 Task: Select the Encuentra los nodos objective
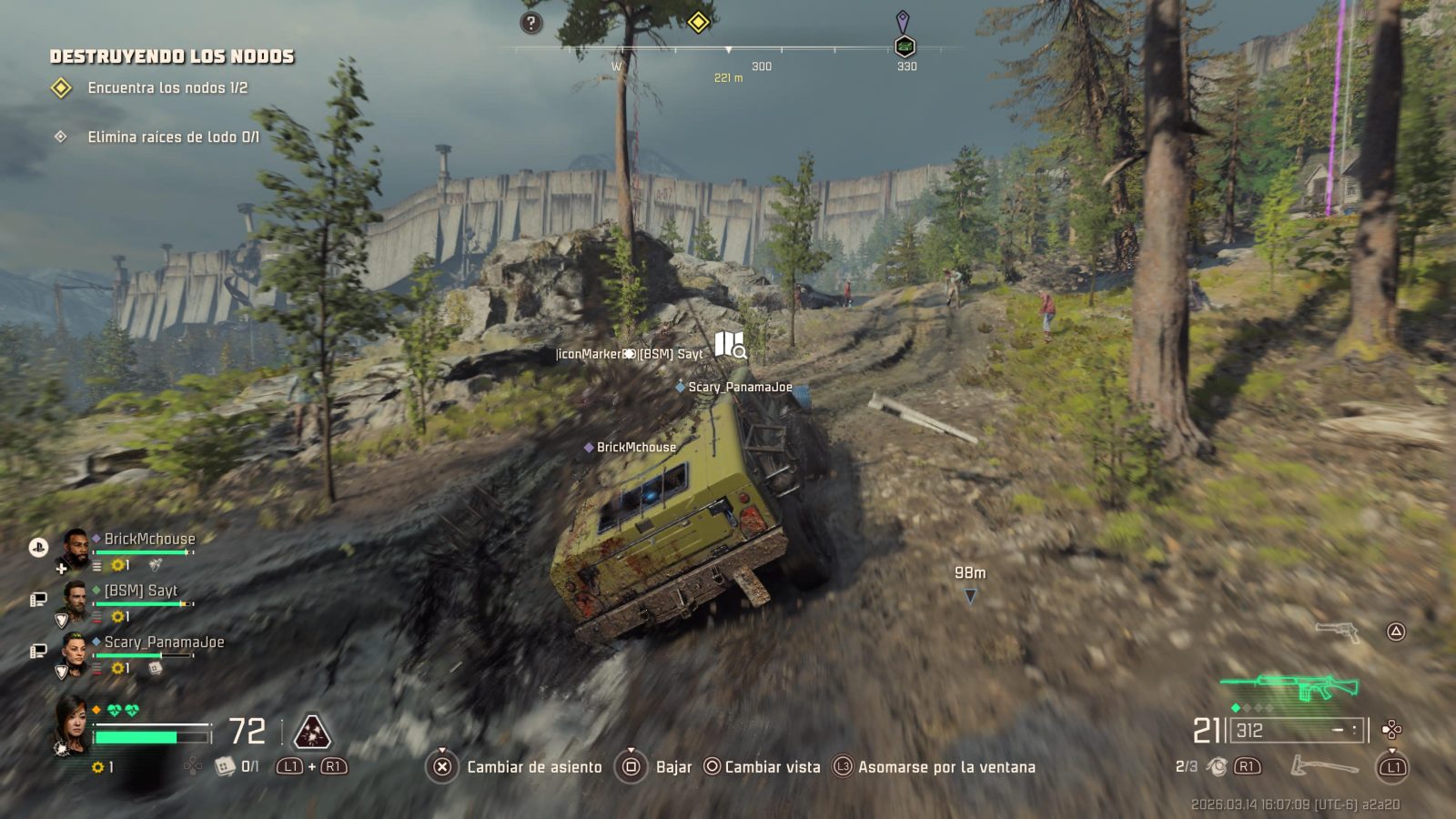[x=167, y=88]
